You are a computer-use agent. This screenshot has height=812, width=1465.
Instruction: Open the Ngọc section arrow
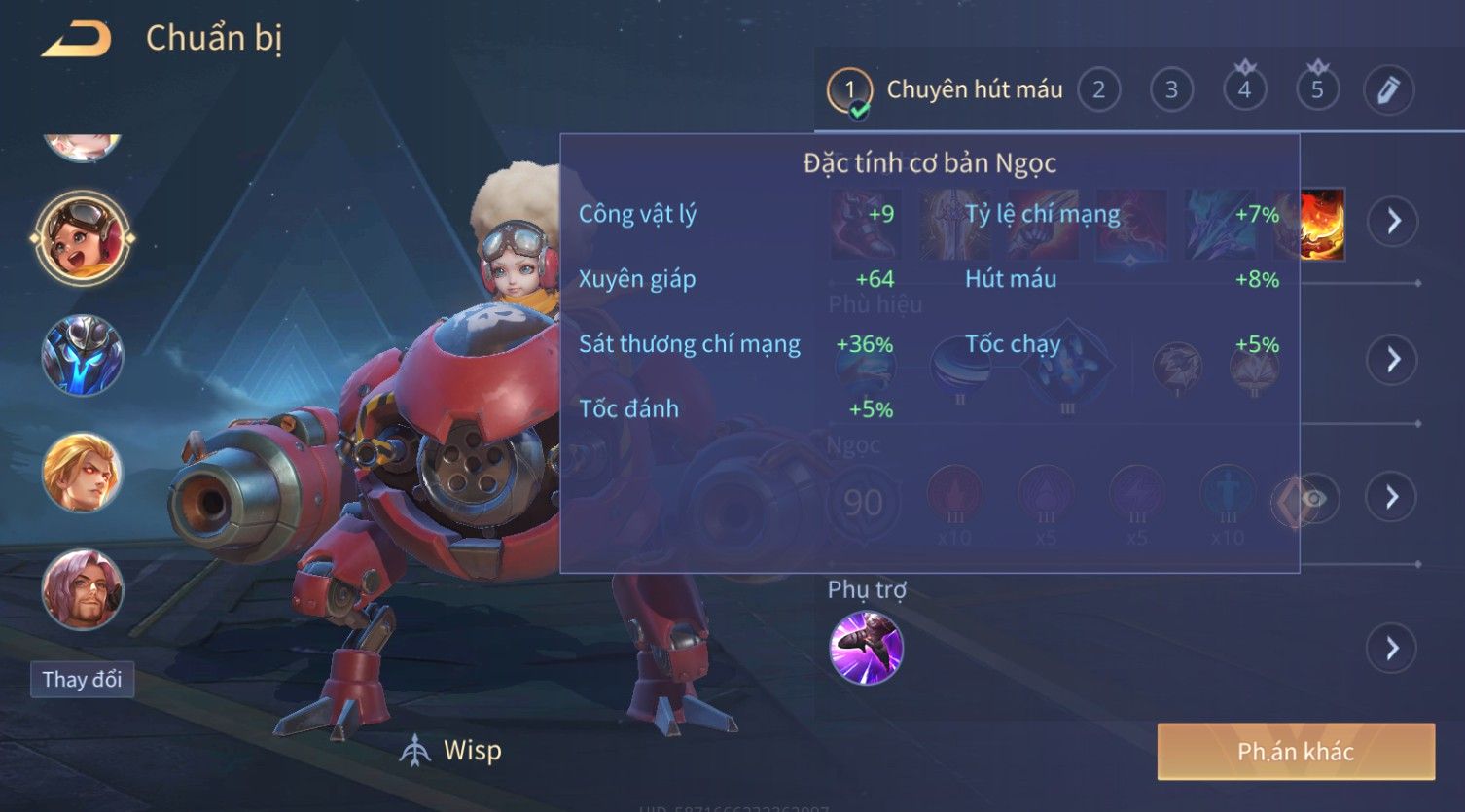coord(1393,497)
